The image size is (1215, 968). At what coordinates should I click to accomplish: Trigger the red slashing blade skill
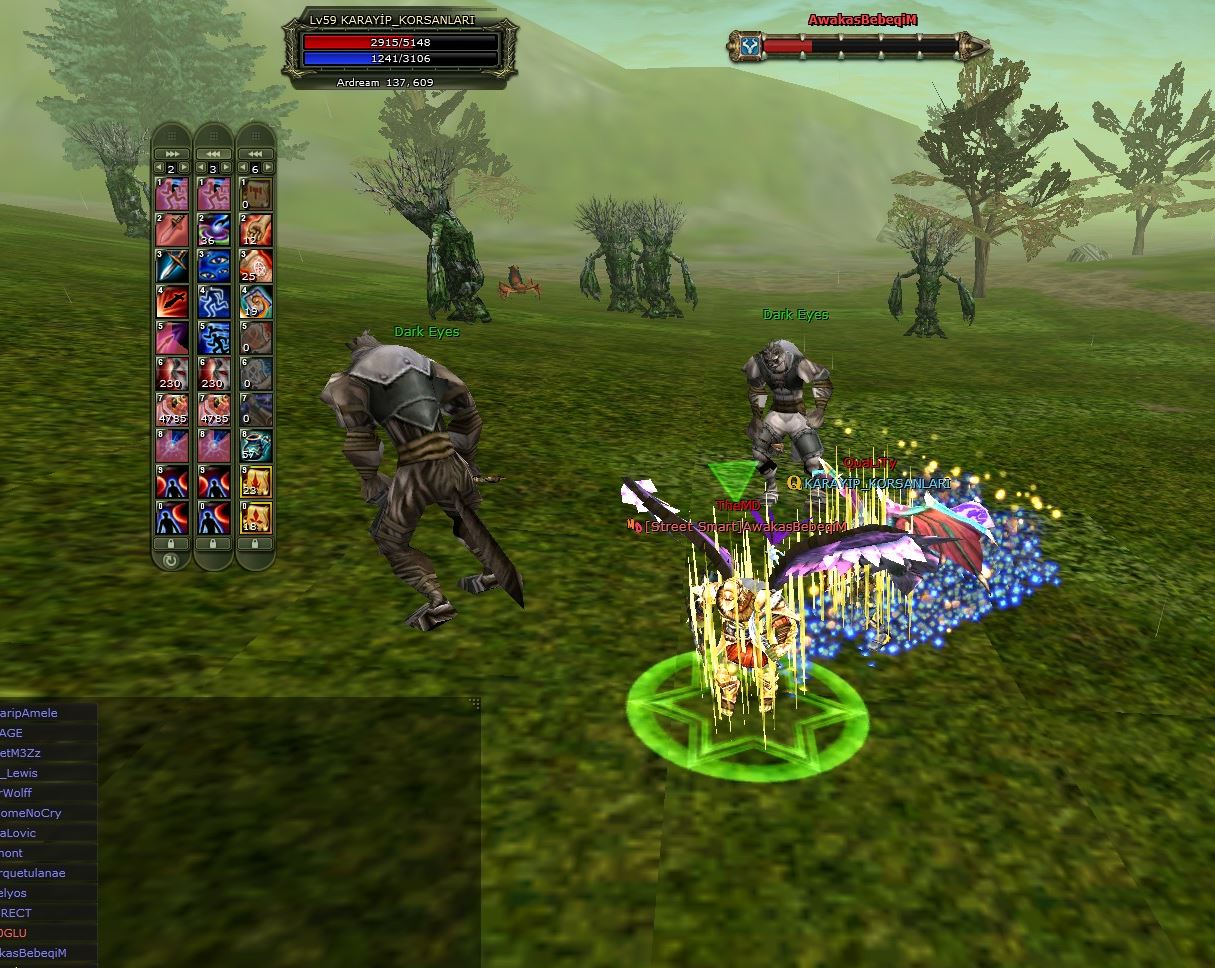pos(171,301)
